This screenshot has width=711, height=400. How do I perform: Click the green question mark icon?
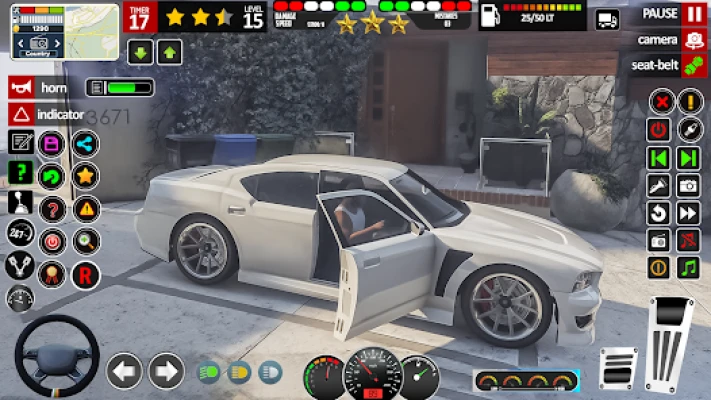click(x=20, y=172)
